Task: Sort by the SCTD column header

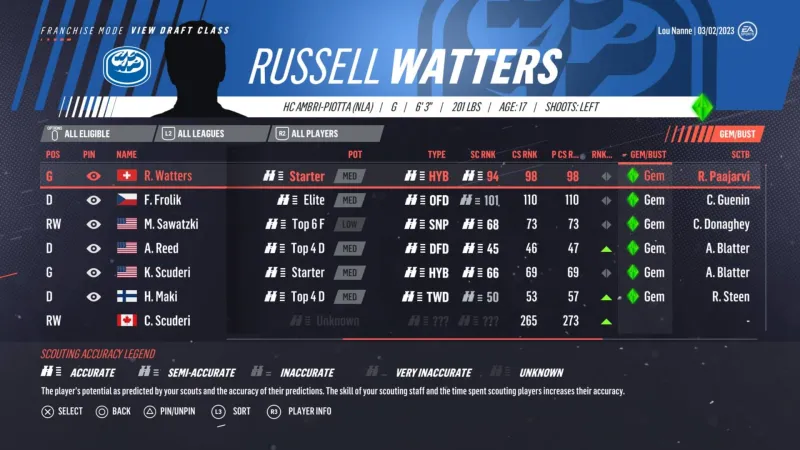Action: tap(740, 155)
